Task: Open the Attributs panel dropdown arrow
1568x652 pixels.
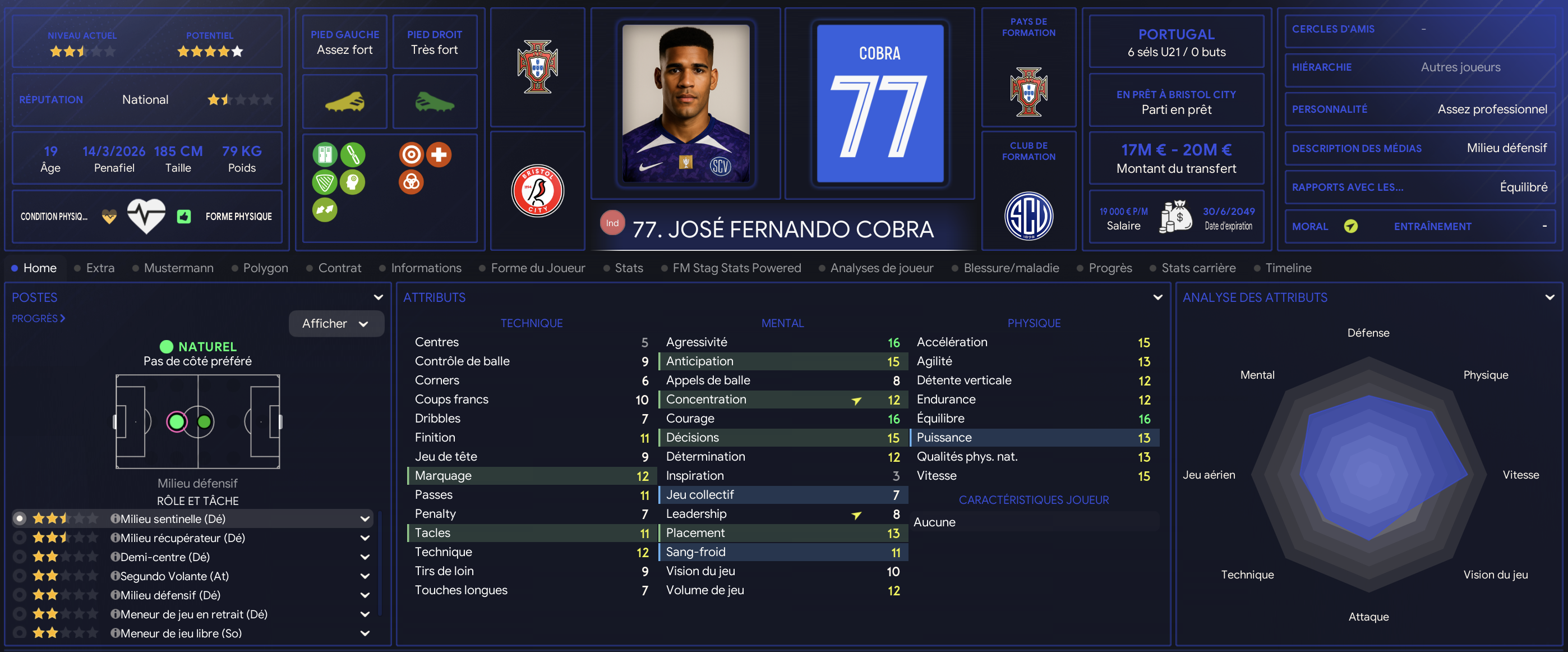Action: tap(1157, 297)
